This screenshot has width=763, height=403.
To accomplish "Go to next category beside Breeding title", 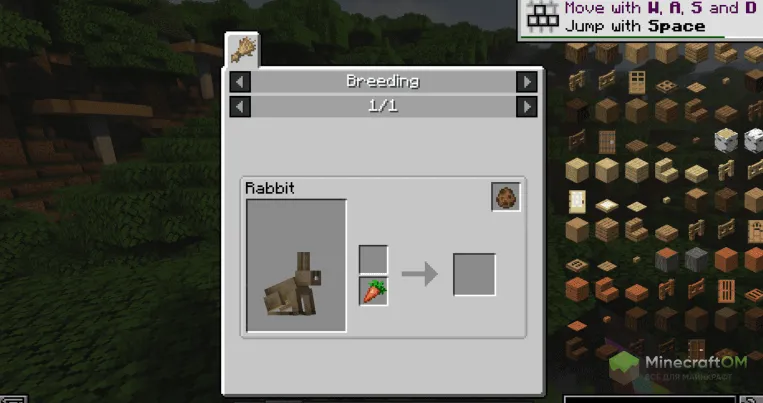I will 526,82.
